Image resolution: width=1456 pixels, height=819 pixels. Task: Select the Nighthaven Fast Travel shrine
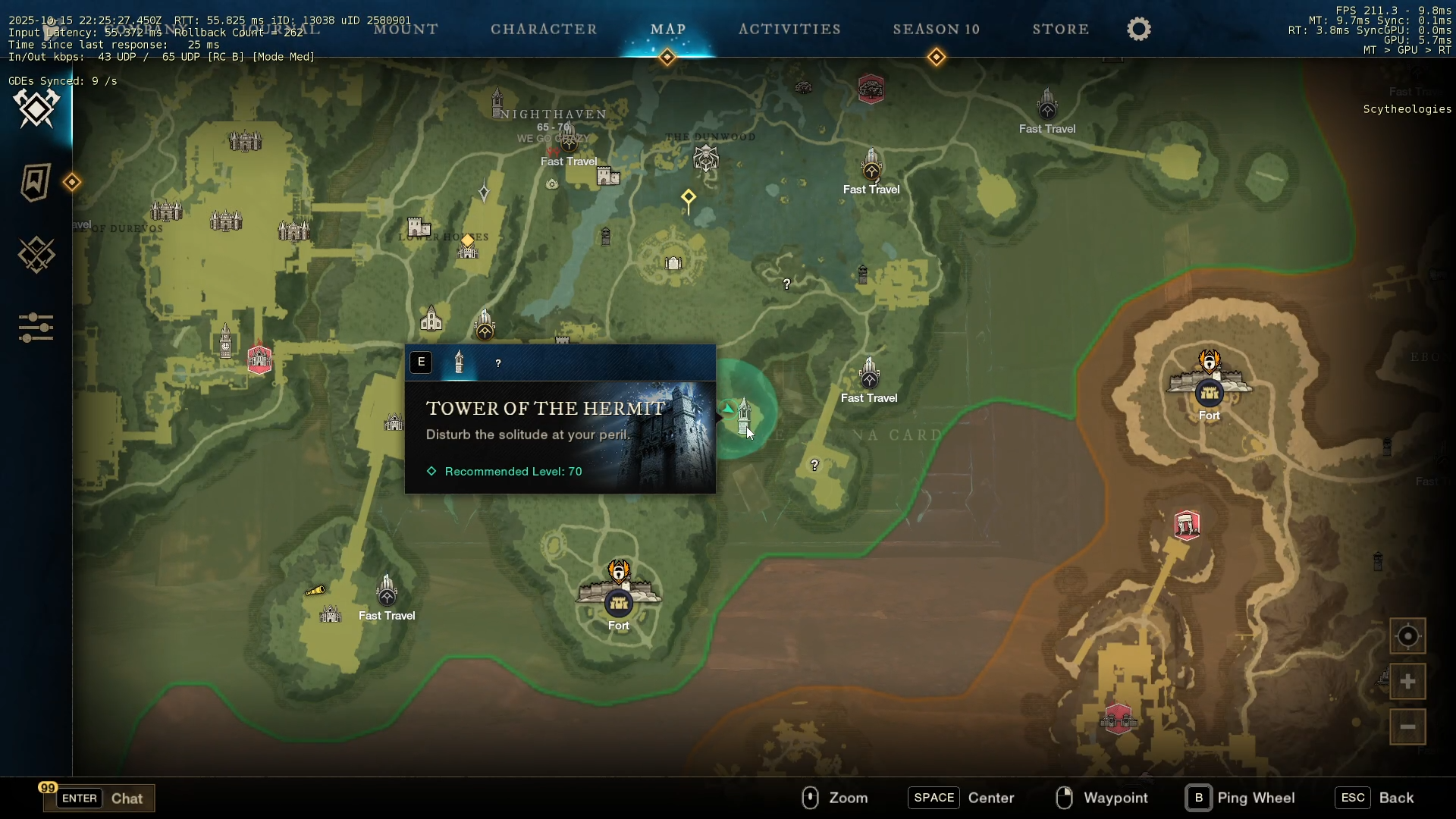point(569,142)
